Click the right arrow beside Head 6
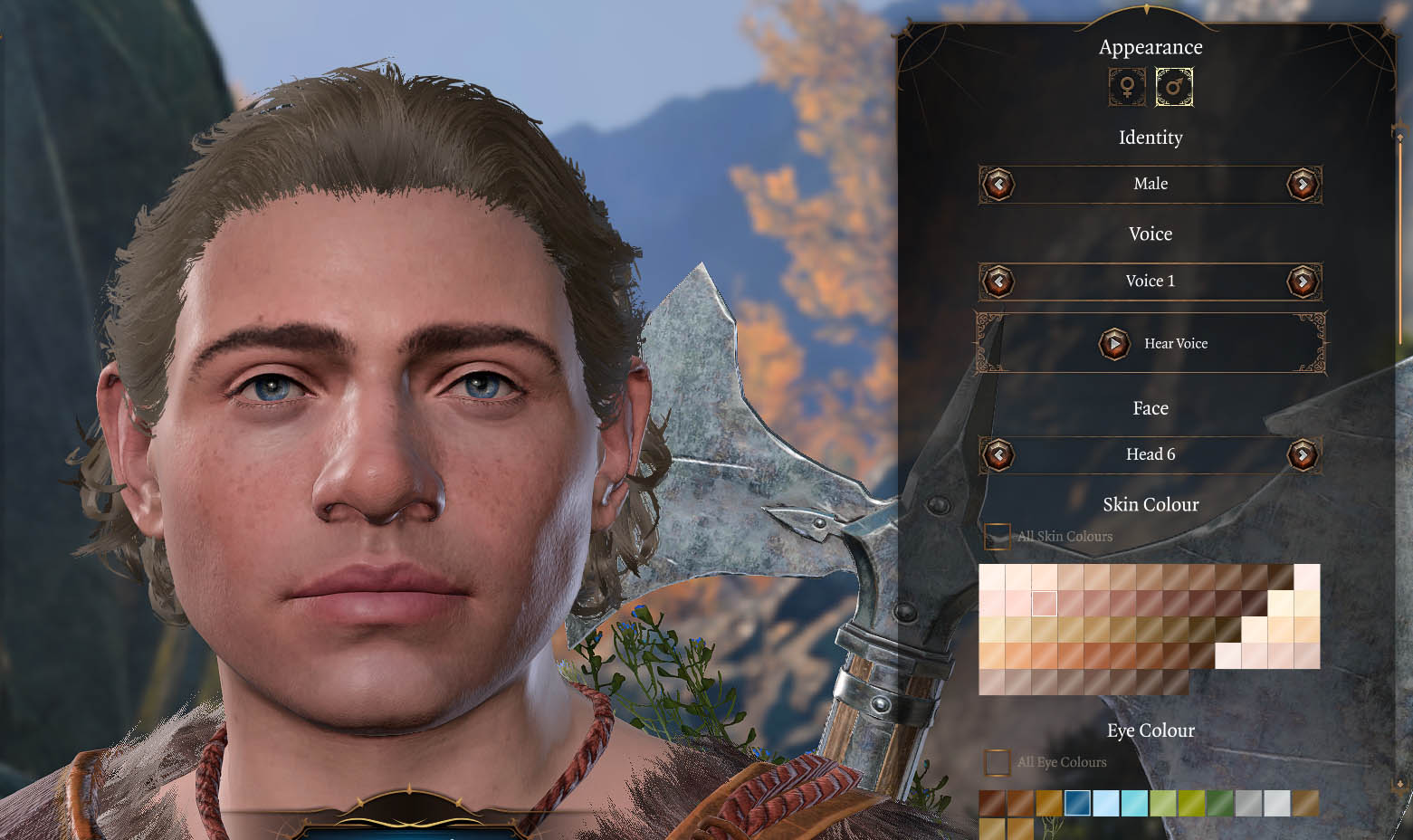1413x840 pixels. point(1303,455)
